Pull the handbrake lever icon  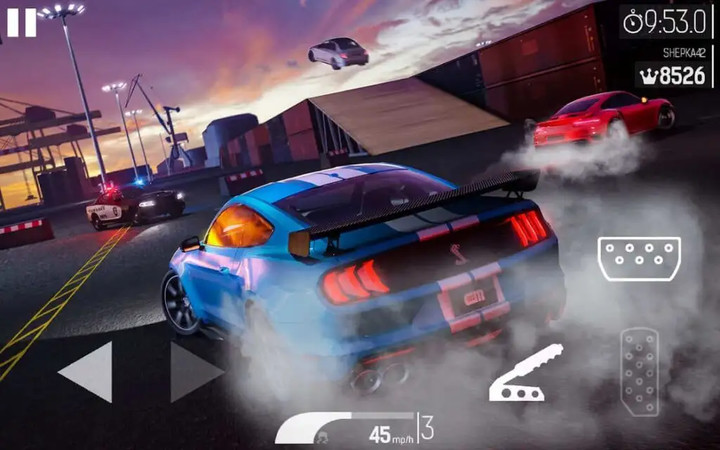[525, 374]
